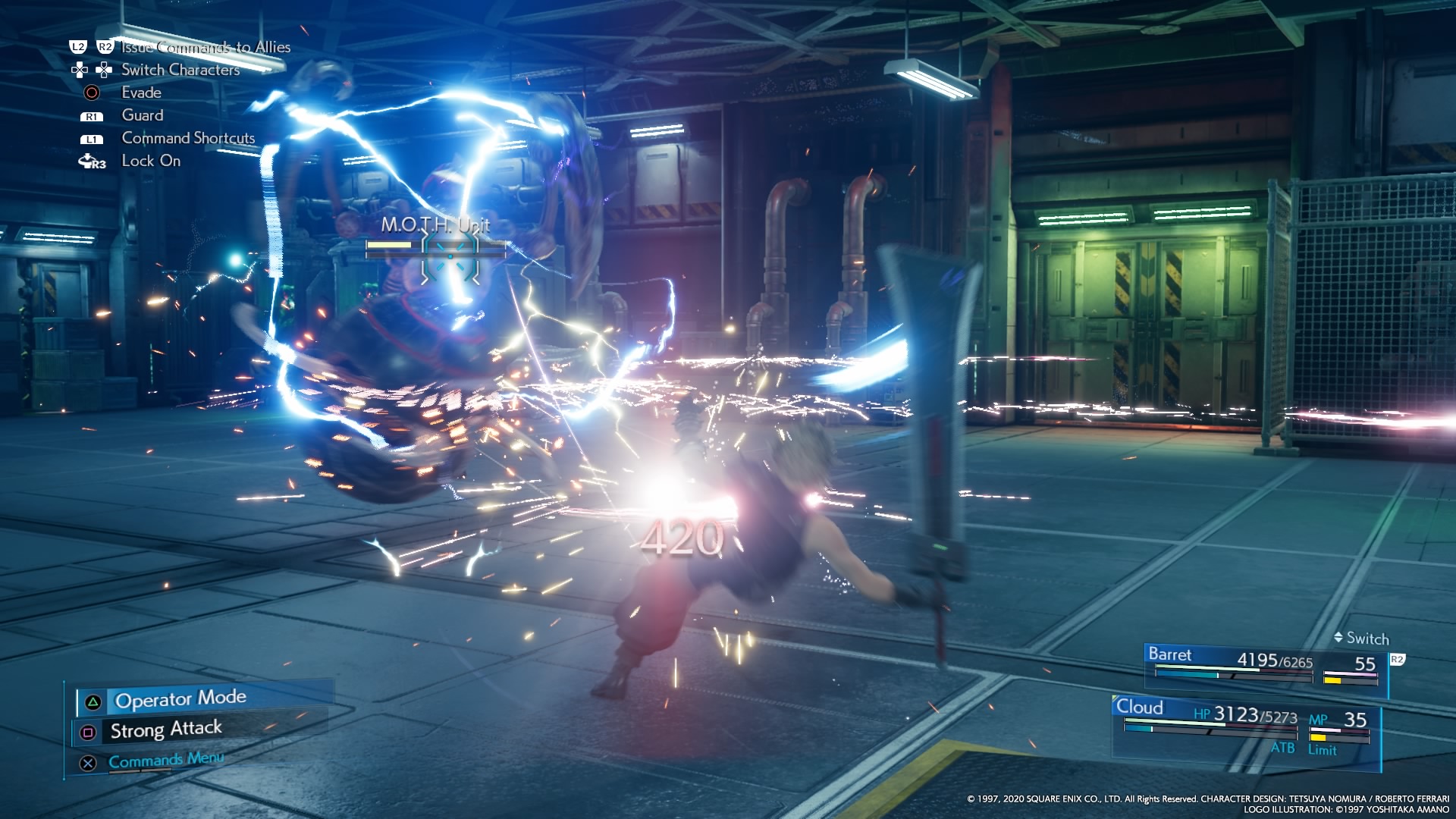Target the M.O.T.H. Unit lock-on marker
Viewport: 1456px width, 819px height.
[x=450, y=256]
